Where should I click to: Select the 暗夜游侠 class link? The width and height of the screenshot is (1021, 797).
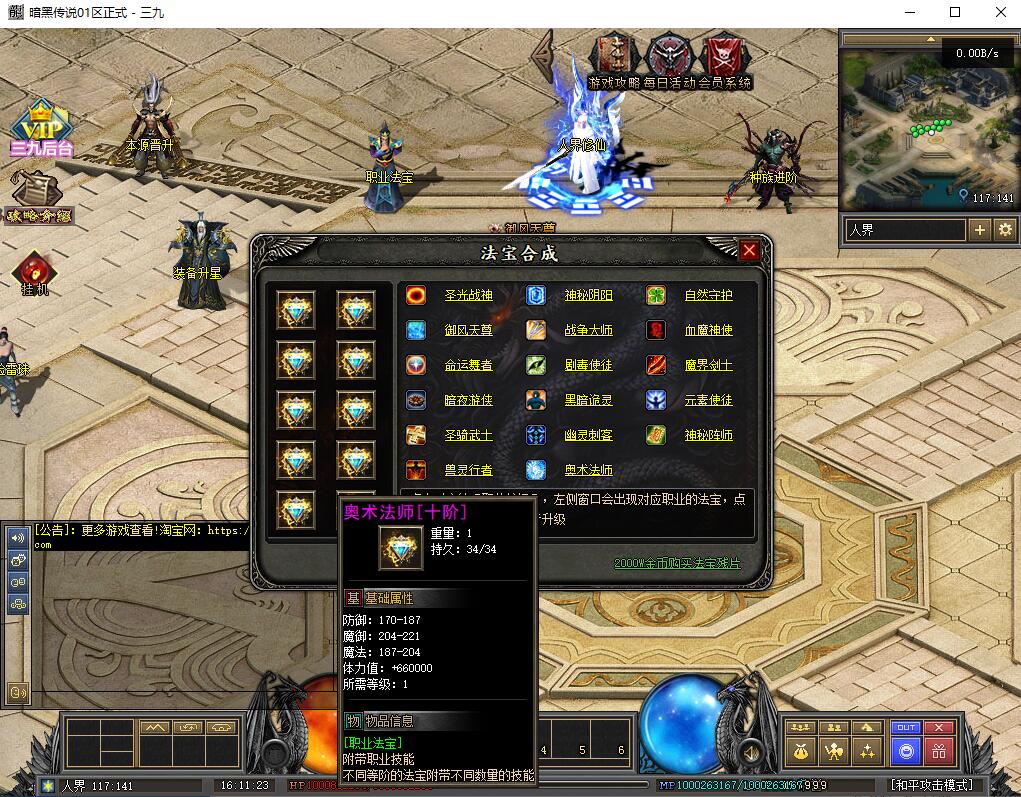pyautogui.click(x=468, y=401)
